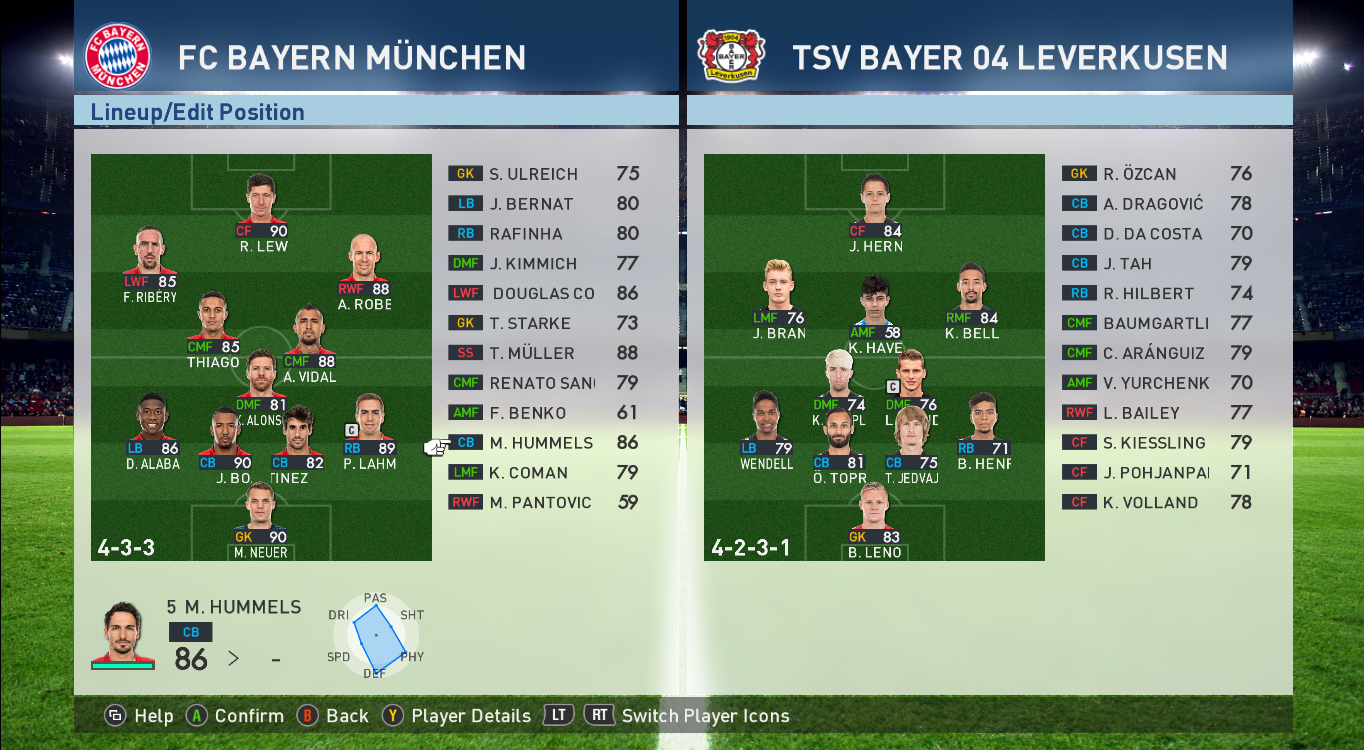1364x750 pixels.
Task: Select Renato Sanches in the bench list
Action: click(541, 383)
